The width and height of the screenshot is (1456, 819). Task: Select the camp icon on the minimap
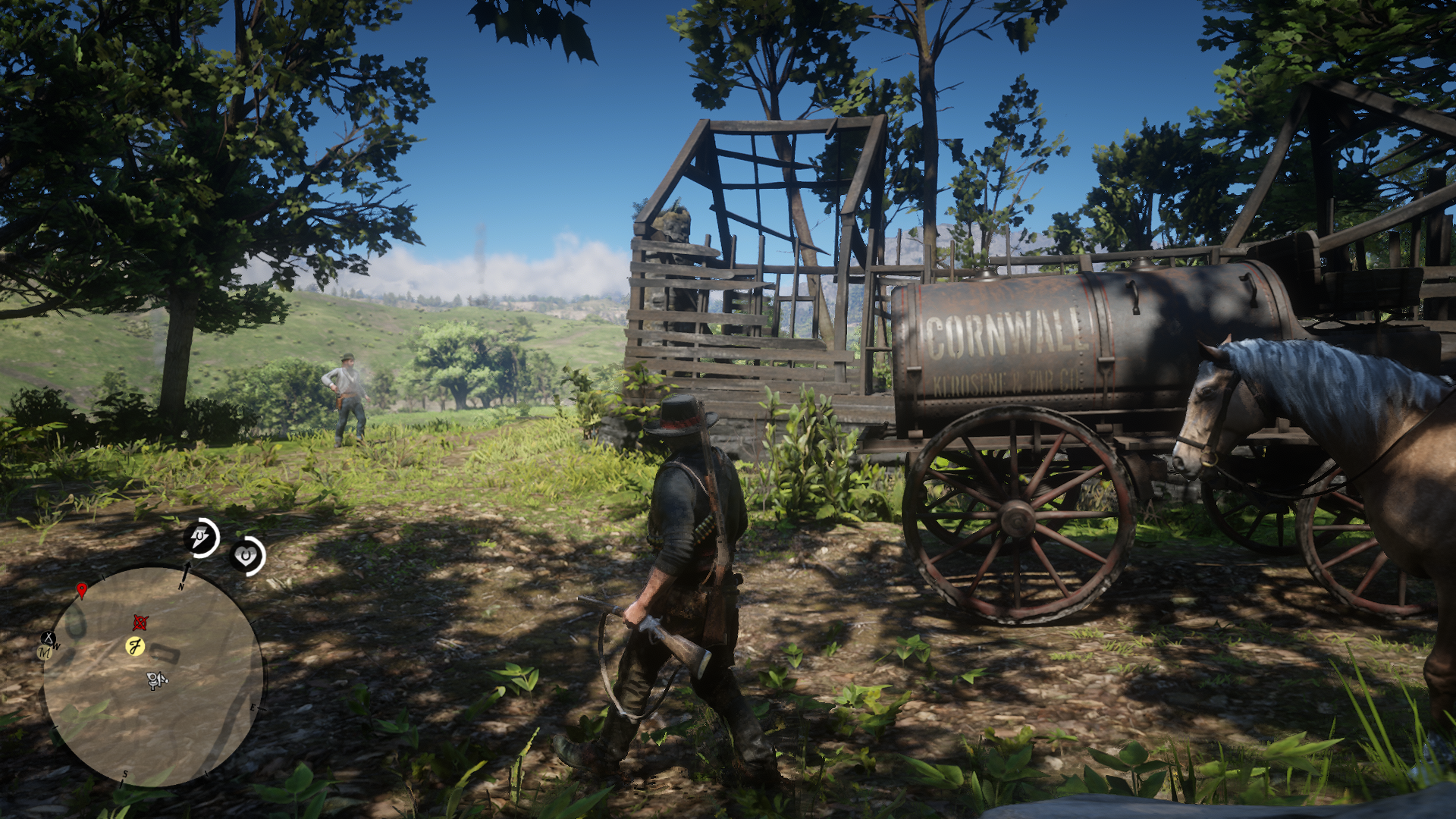click(x=155, y=680)
